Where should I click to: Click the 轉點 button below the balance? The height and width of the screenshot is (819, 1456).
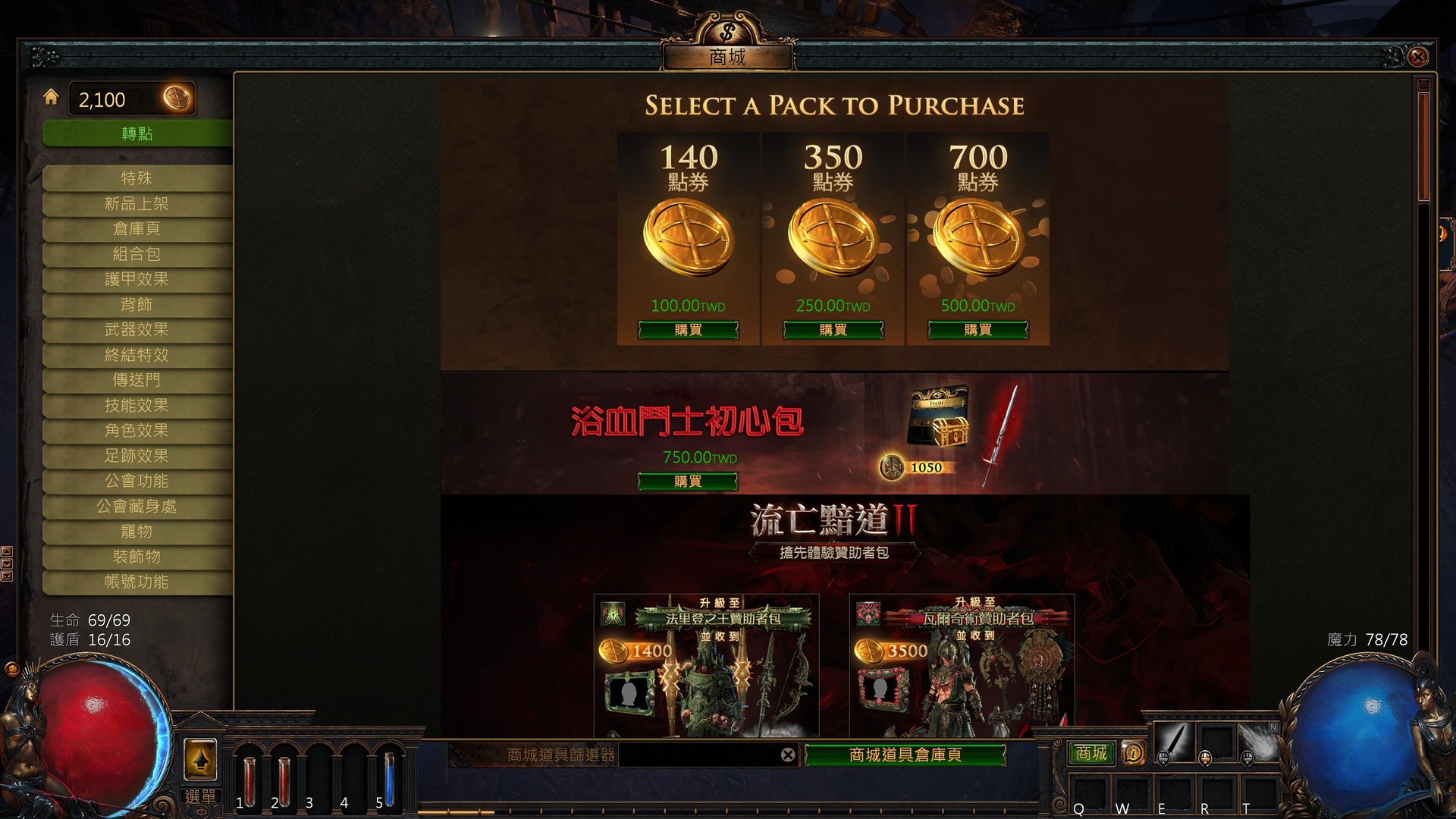[x=139, y=133]
